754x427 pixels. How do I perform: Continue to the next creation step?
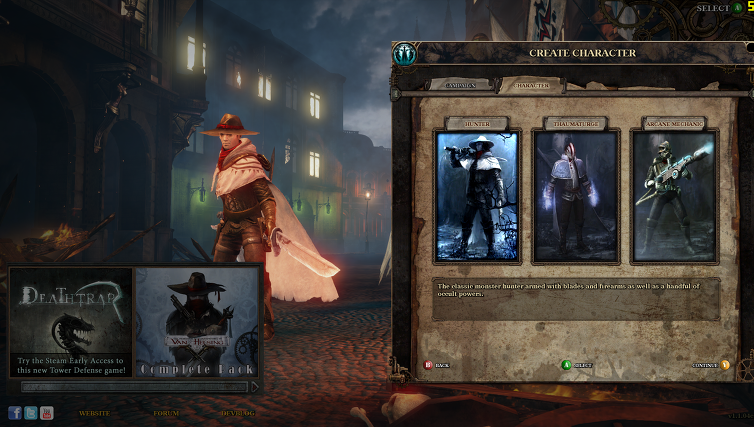pos(709,365)
